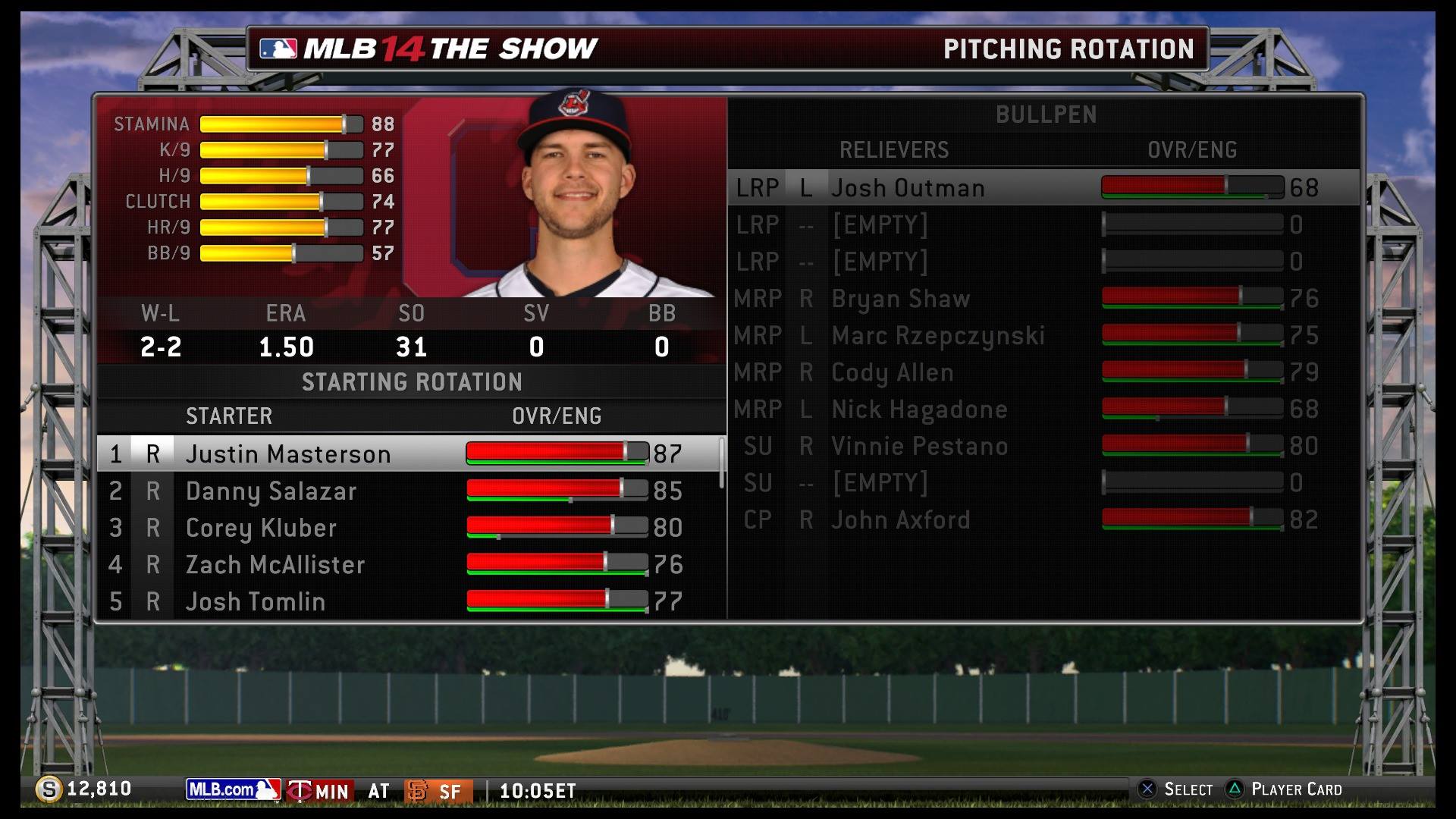Open the MLB.com score ticker logo
The image size is (1456, 819).
[x=233, y=790]
